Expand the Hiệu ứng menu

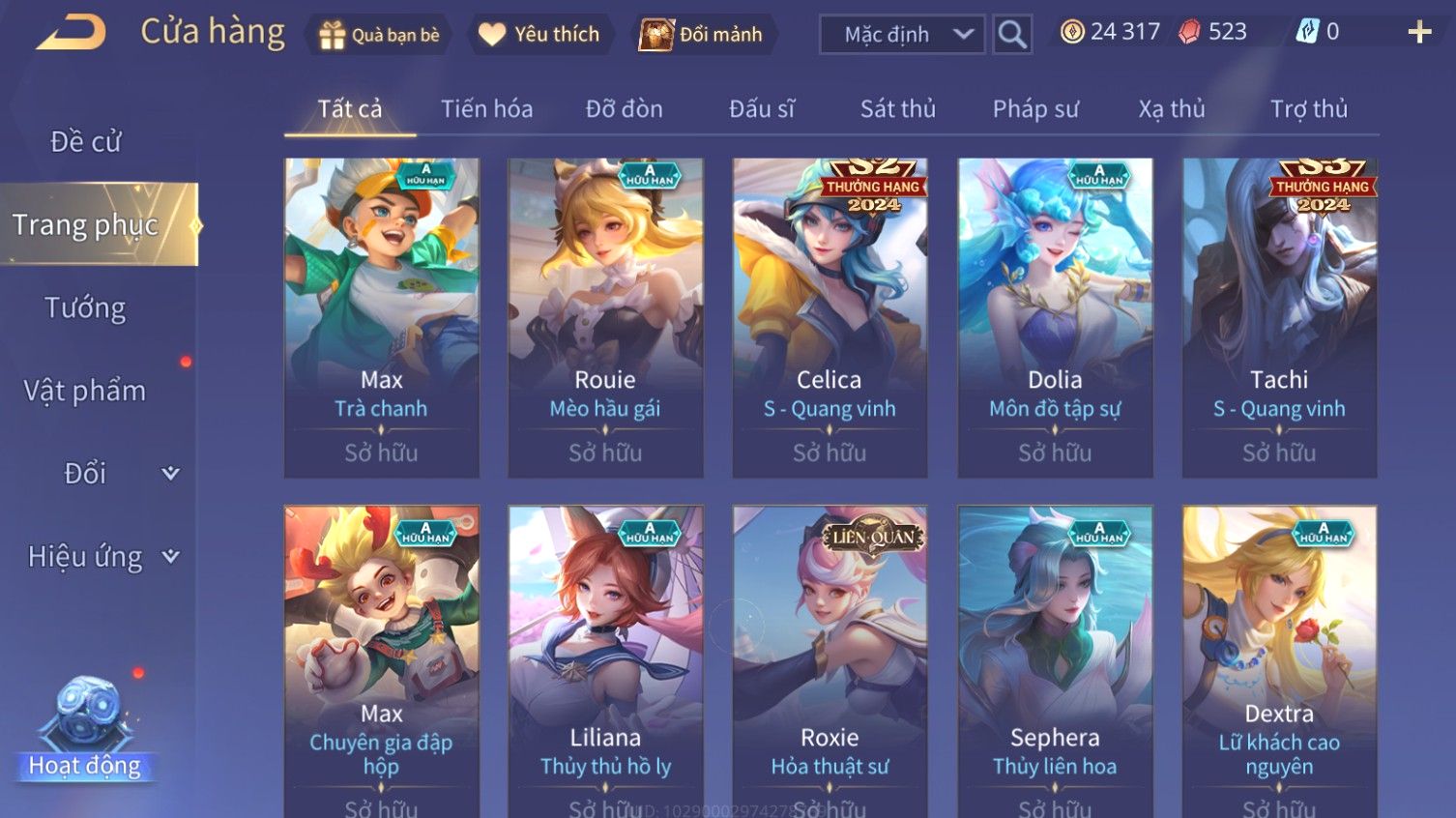point(102,557)
